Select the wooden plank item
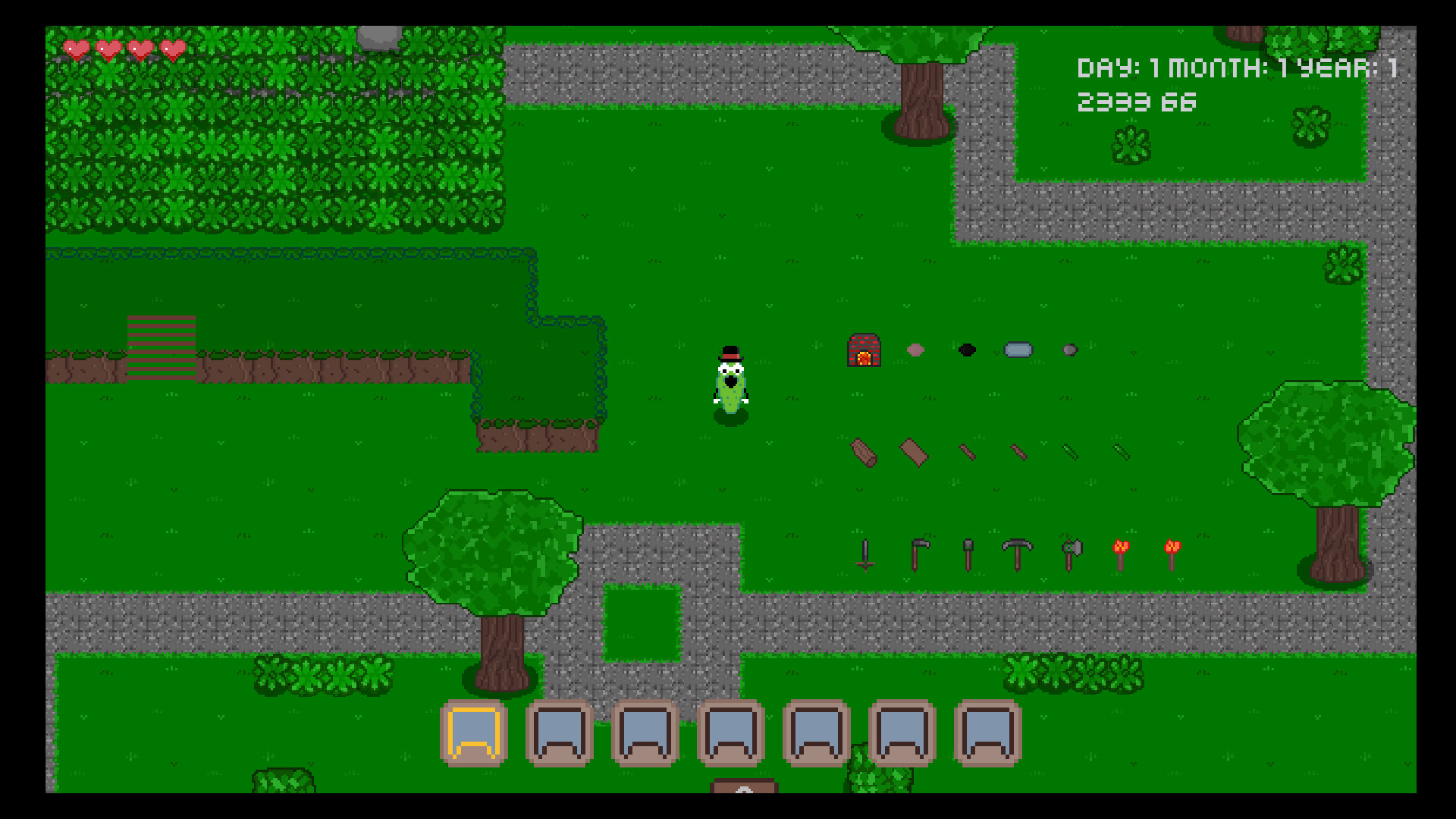Viewport: 1456px width, 819px height. [914, 453]
